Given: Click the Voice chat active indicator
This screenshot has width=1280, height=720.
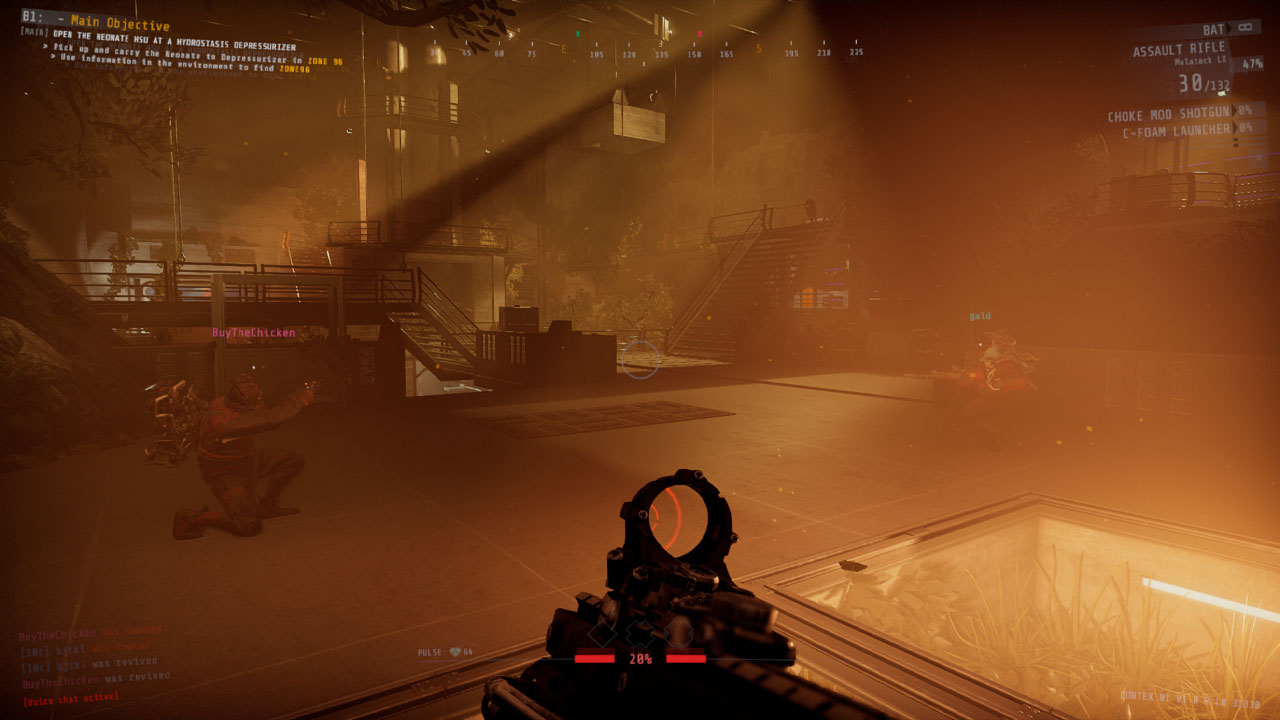Looking at the screenshot, I should pos(70,697).
